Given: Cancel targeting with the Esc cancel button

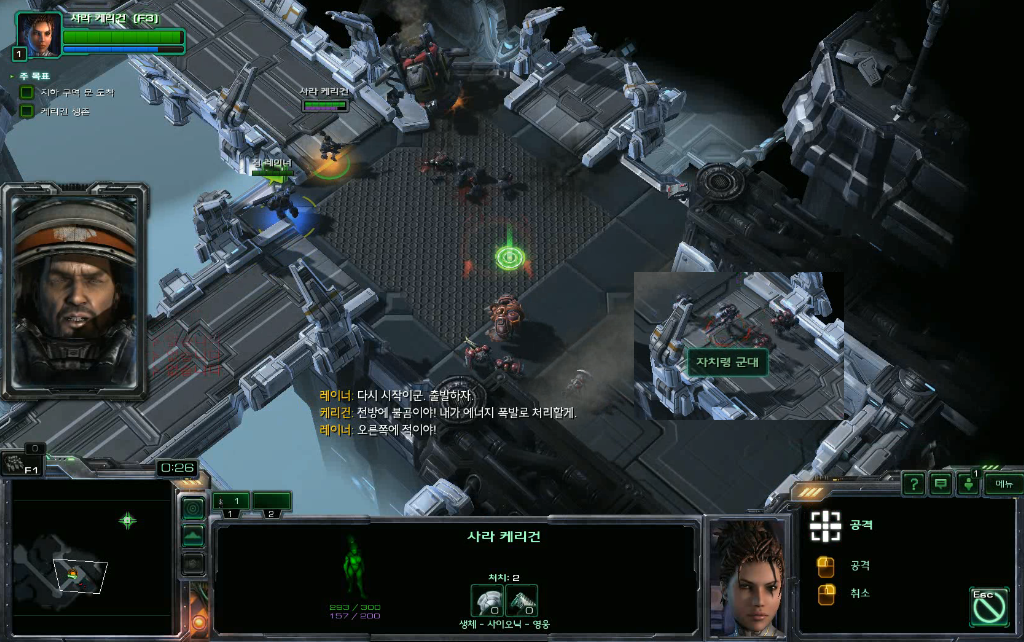Looking at the screenshot, I should click(986, 604).
